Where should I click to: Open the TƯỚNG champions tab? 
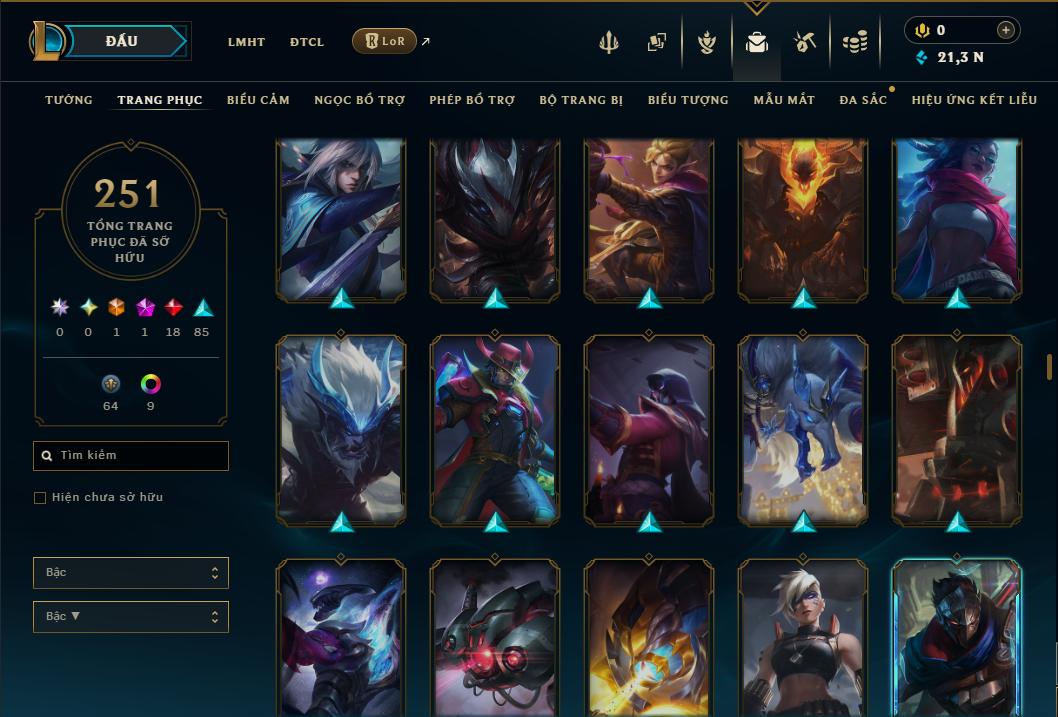[x=69, y=100]
